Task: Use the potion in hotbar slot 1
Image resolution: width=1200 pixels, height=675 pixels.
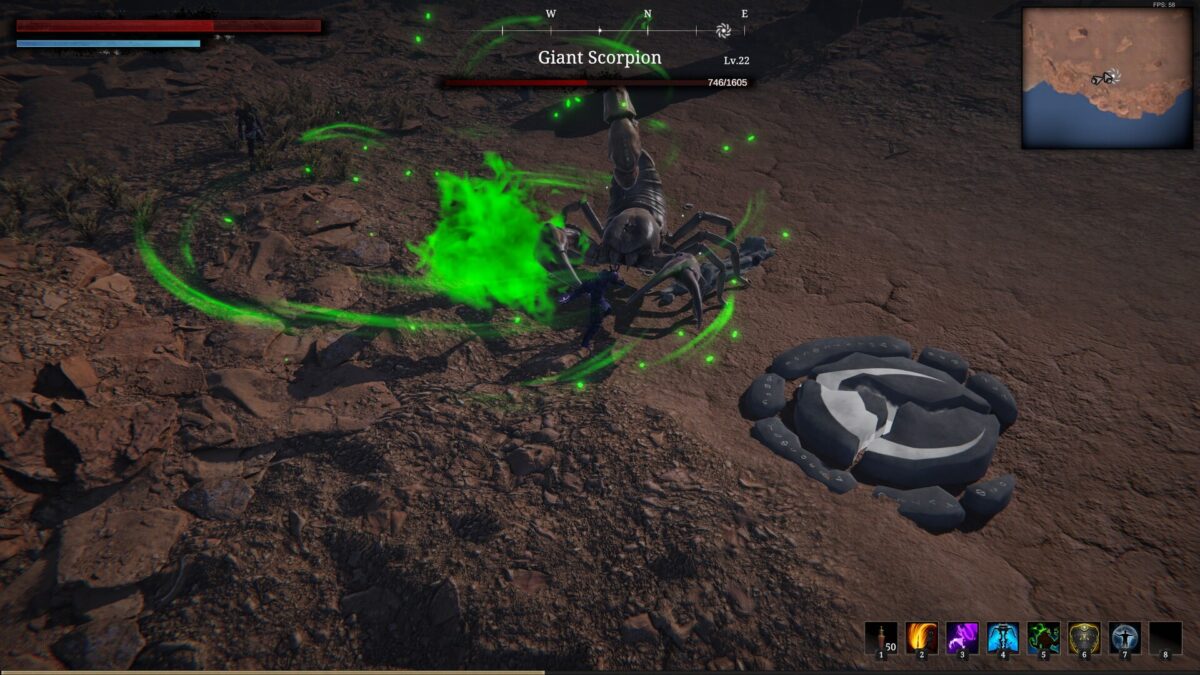Action: (x=881, y=638)
